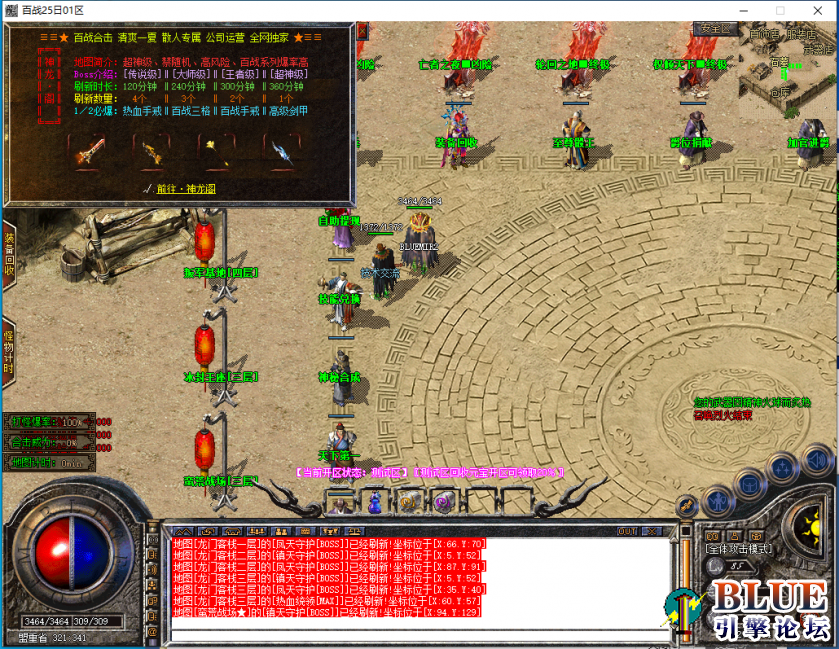Click the character portrait hotbar slot

340,503
